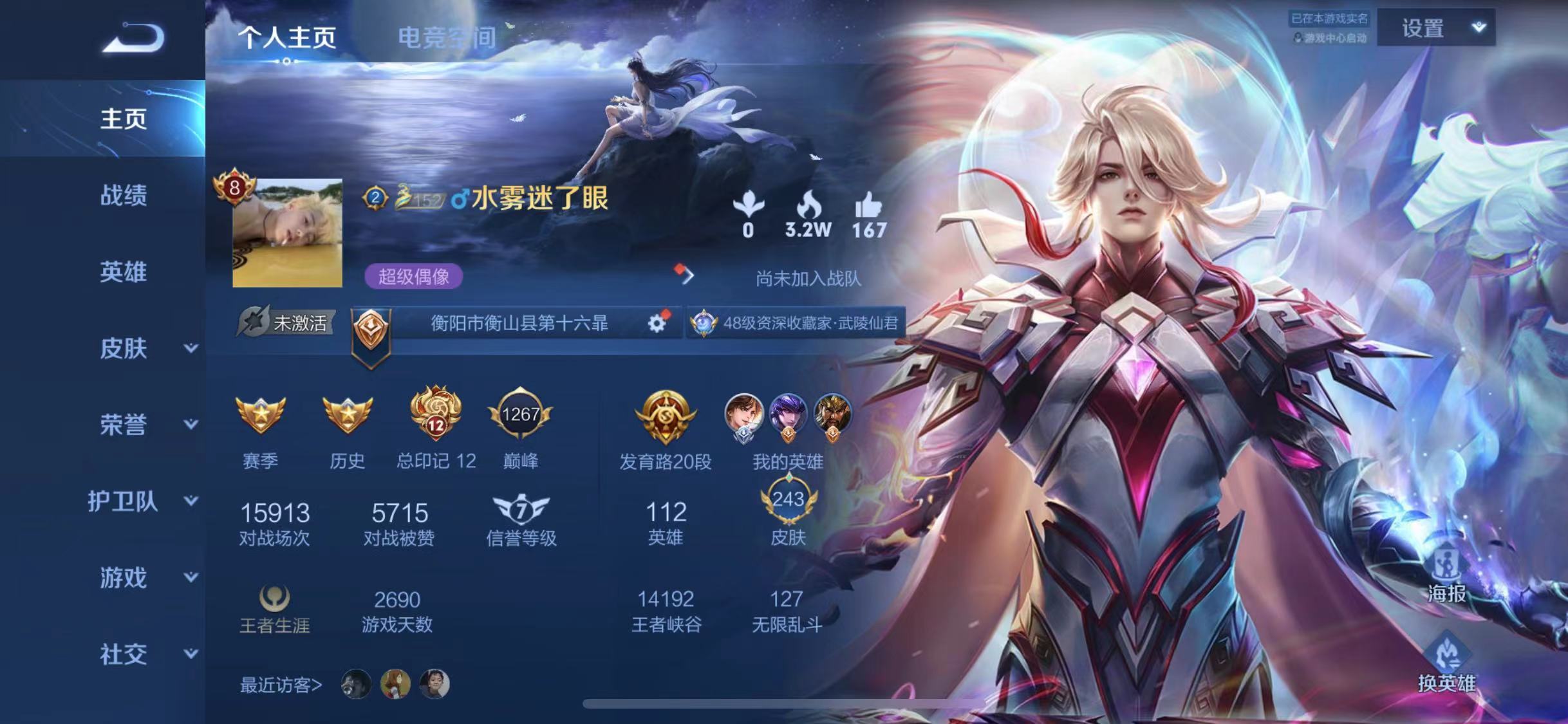The image size is (1568, 724).
Task: Choose 换英雄 to change displayed hero
Action: [x=1447, y=663]
